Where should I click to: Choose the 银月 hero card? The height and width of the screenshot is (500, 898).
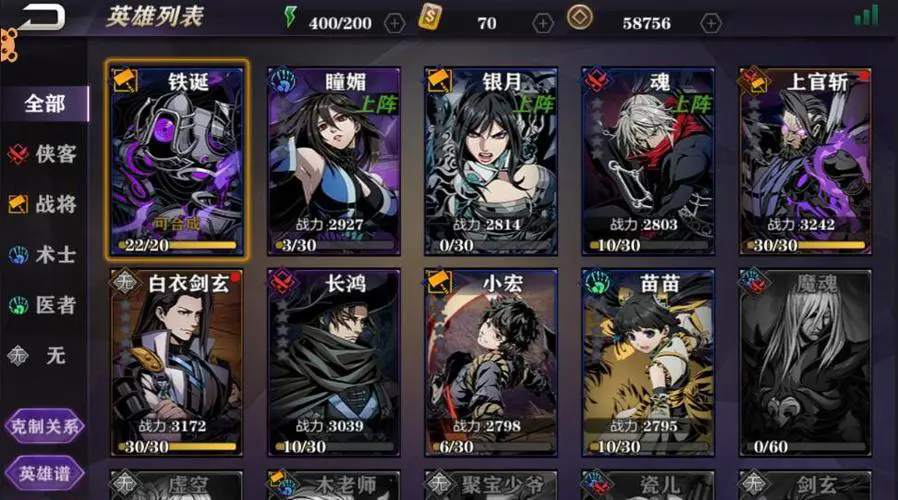coord(491,160)
